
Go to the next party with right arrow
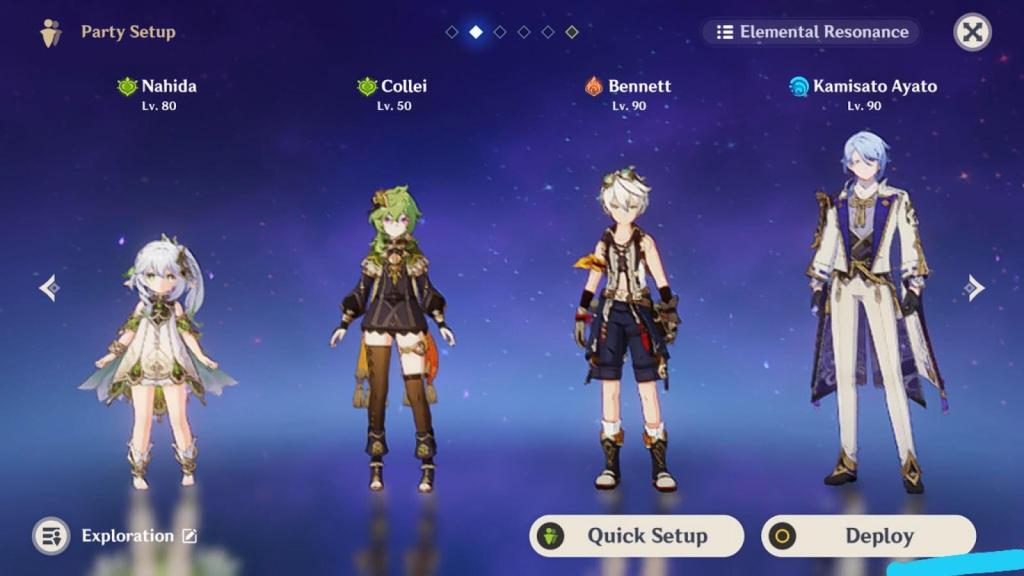click(x=974, y=288)
